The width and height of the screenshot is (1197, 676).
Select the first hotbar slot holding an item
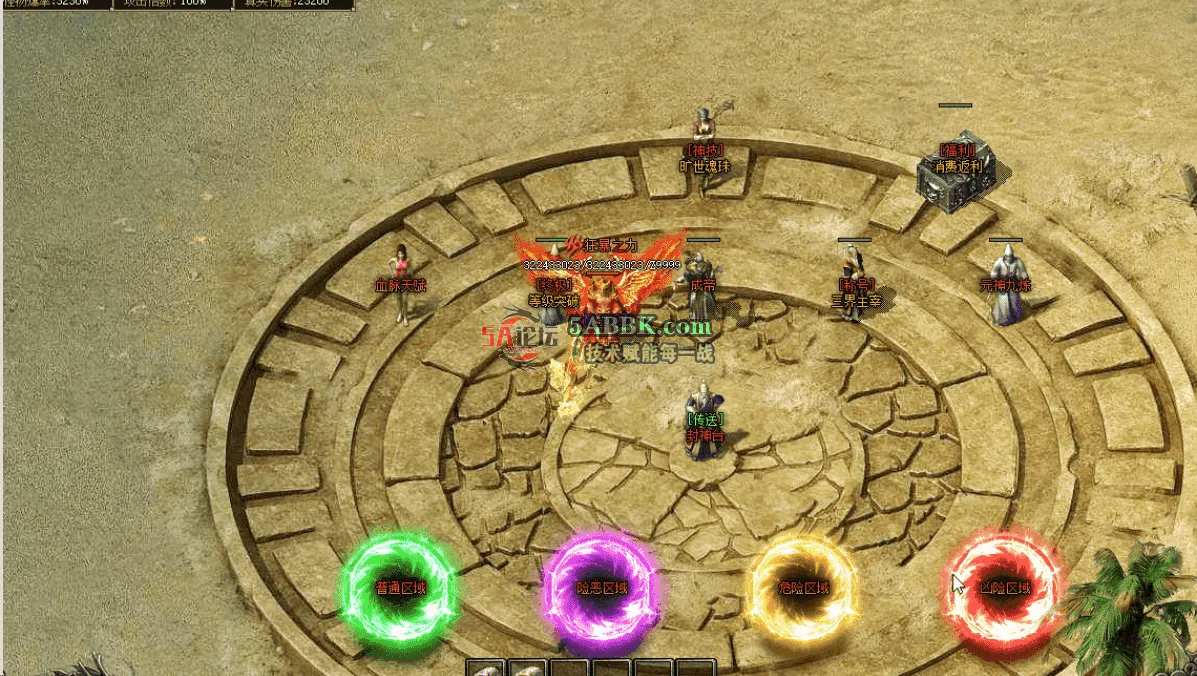pyautogui.click(x=486, y=668)
